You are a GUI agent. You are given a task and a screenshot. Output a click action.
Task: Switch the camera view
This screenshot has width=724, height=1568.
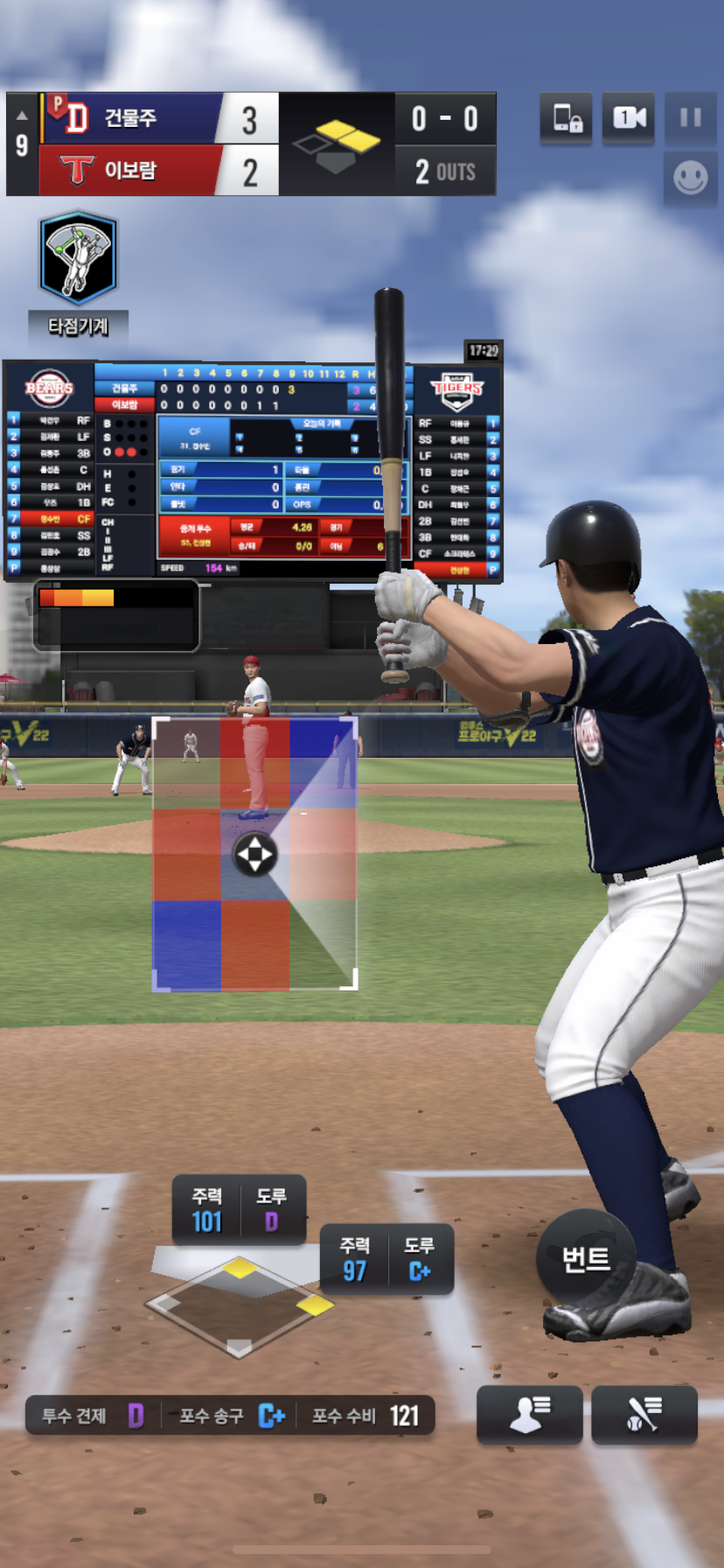pyautogui.click(x=629, y=118)
